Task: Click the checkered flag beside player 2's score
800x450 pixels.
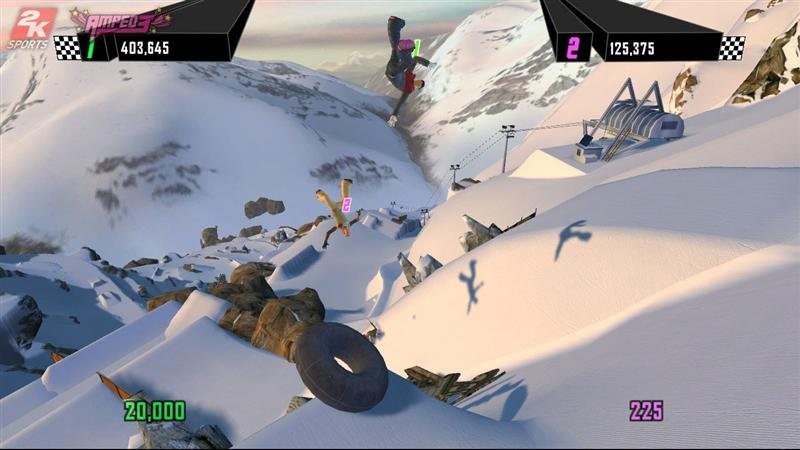Action: pyautogui.click(x=731, y=47)
